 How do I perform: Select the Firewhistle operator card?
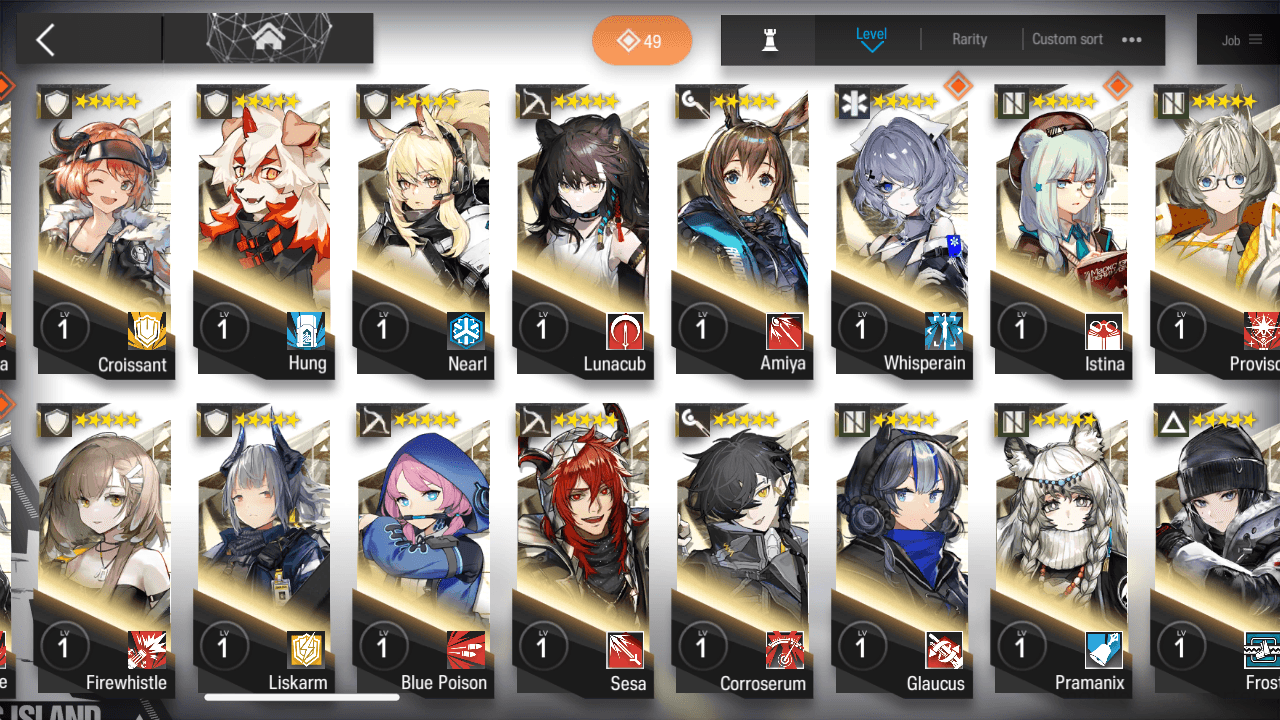pyautogui.click(x=104, y=550)
